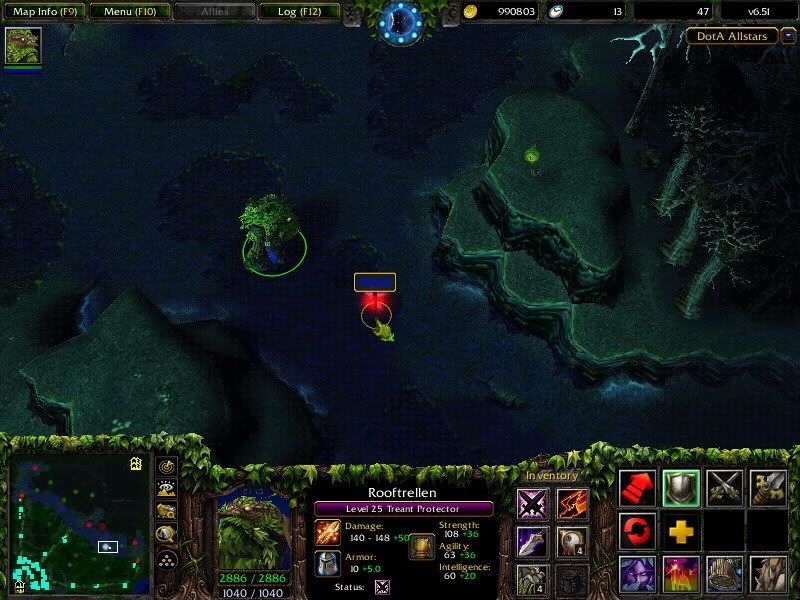Viewport: 800px width, 600px height.
Task: Click the formation toggle button
Action: click(167, 558)
